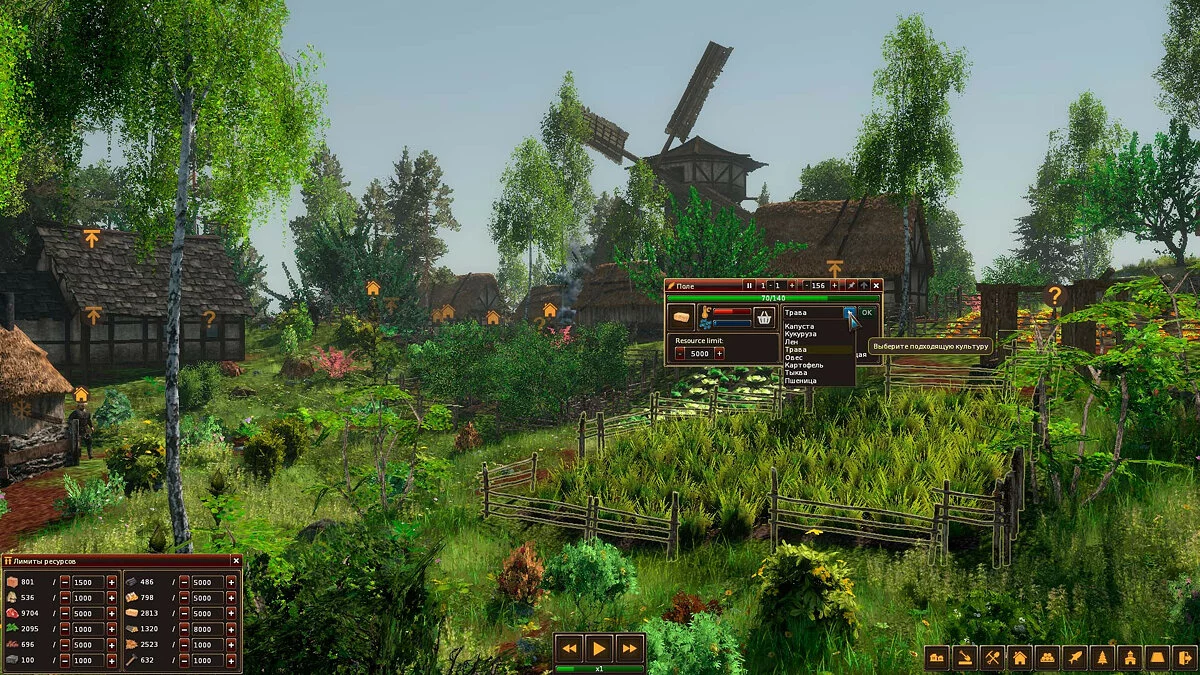This screenshot has height=675, width=1200.
Task: Click the shopping basket icon in field panel
Action: [765, 318]
